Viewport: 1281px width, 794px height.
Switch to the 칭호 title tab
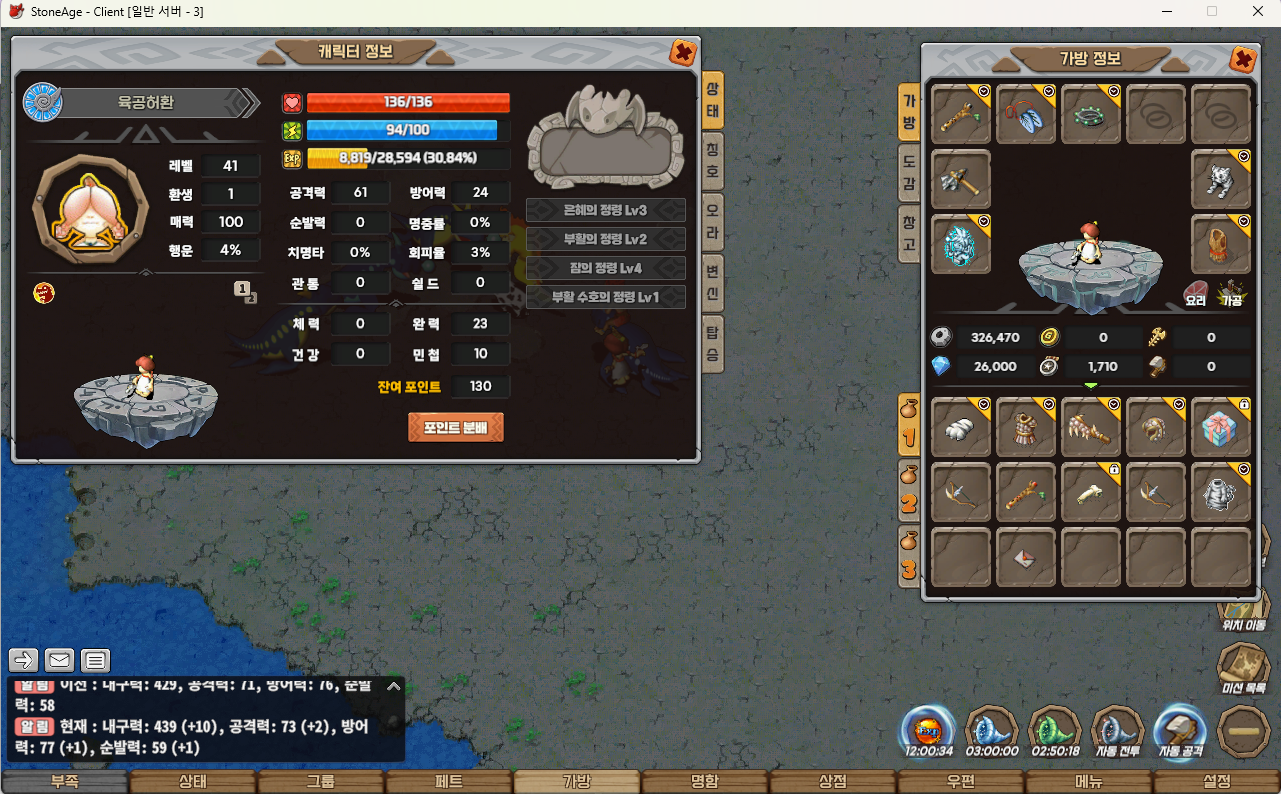pyautogui.click(x=712, y=161)
